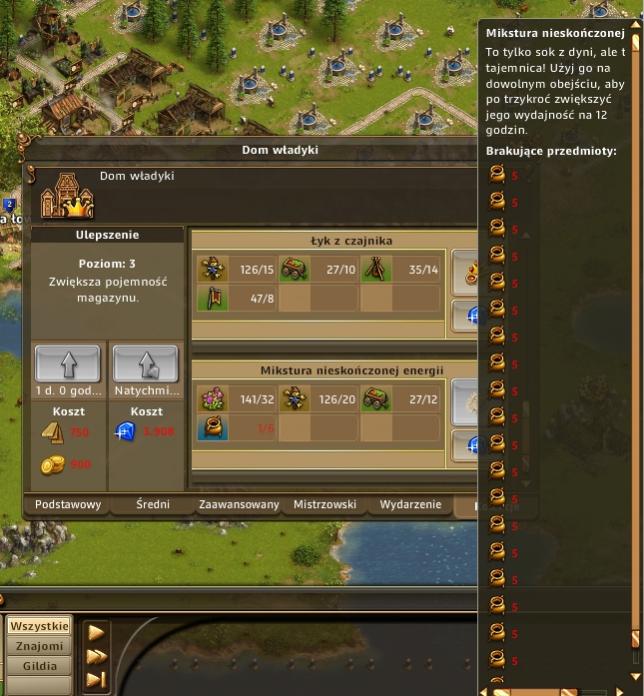Choose the instant upgrade (Natychmiast) button
Viewport: 644px width, 696px height.
click(x=145, y=363)
